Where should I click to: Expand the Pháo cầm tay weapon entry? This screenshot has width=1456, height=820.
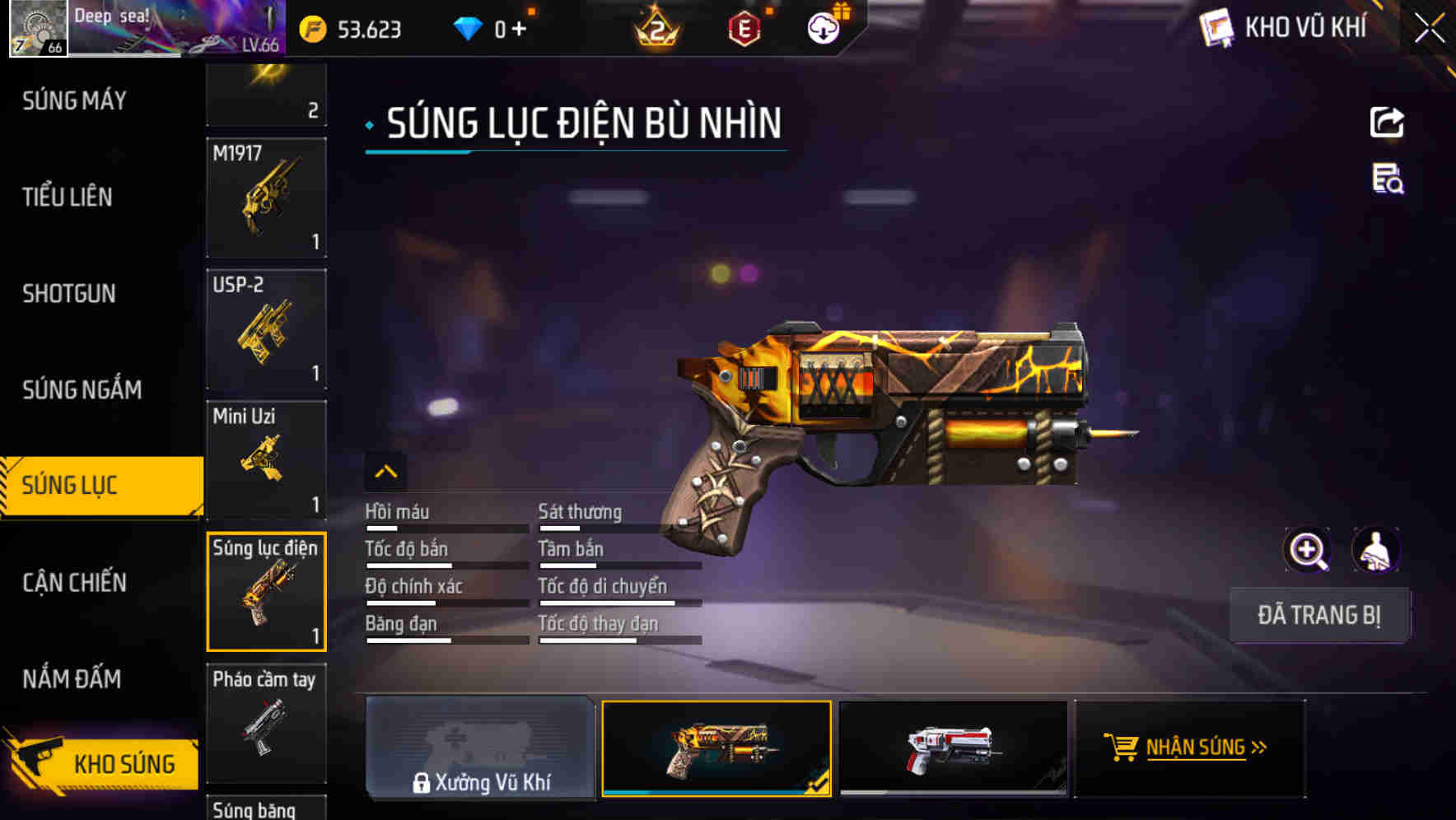coord(265,723)
